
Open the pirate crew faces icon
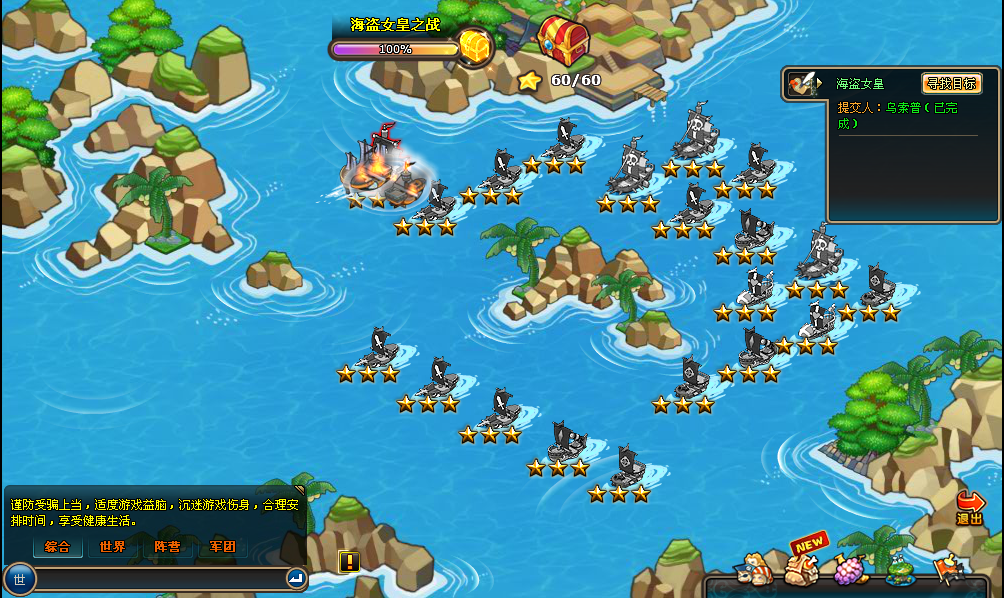click(x=752, y=572)
